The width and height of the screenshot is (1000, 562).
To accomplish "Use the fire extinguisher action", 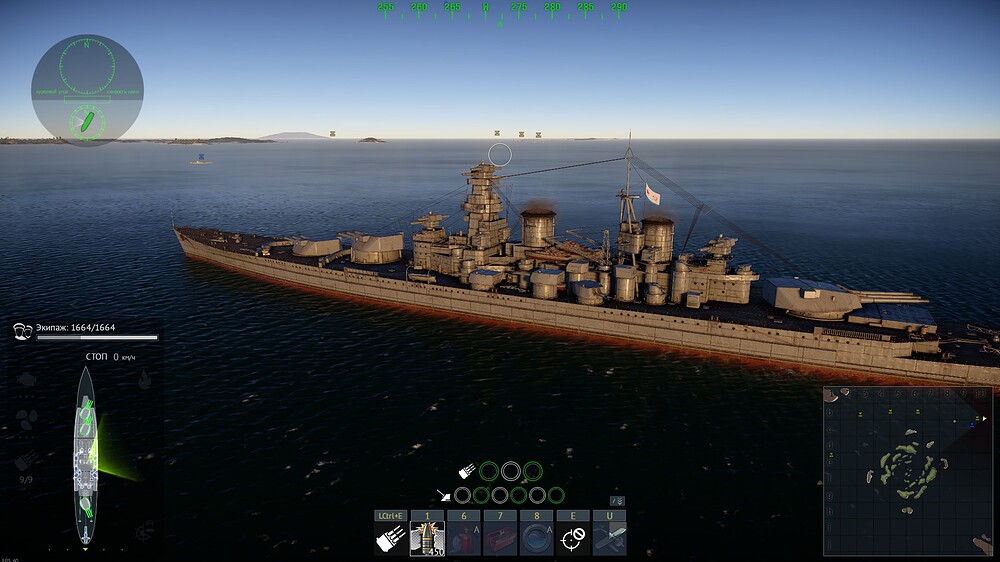I will (463, 538).
